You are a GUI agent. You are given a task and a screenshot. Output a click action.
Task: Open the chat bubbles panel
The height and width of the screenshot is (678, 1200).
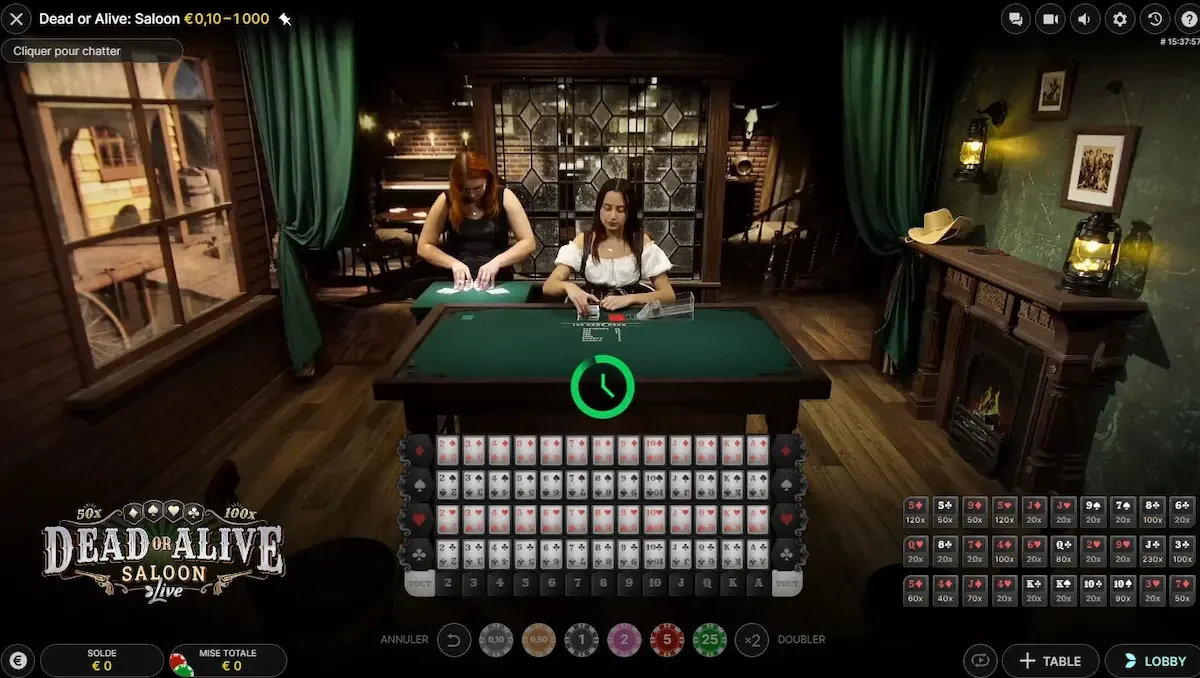coord(1016,19)
